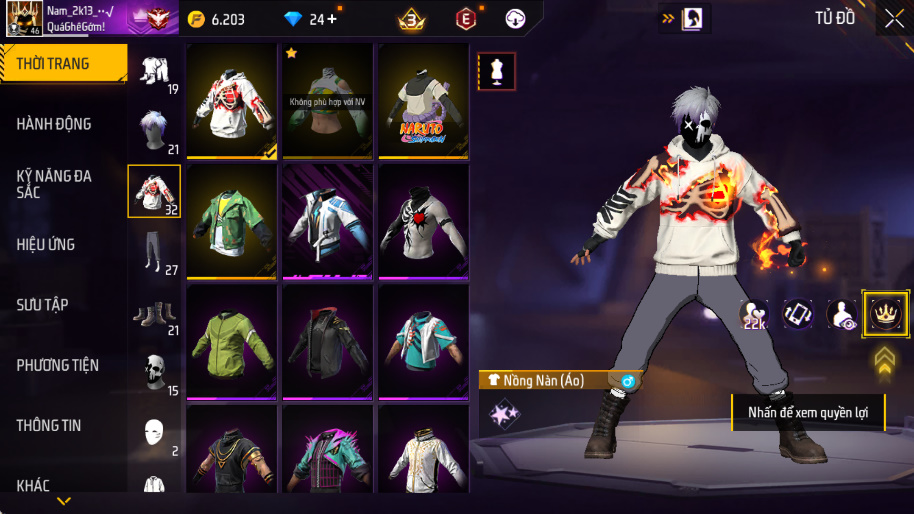Choose the black leather jacket
The height and width of the screenshot is (514, 914).
[327, 342]
